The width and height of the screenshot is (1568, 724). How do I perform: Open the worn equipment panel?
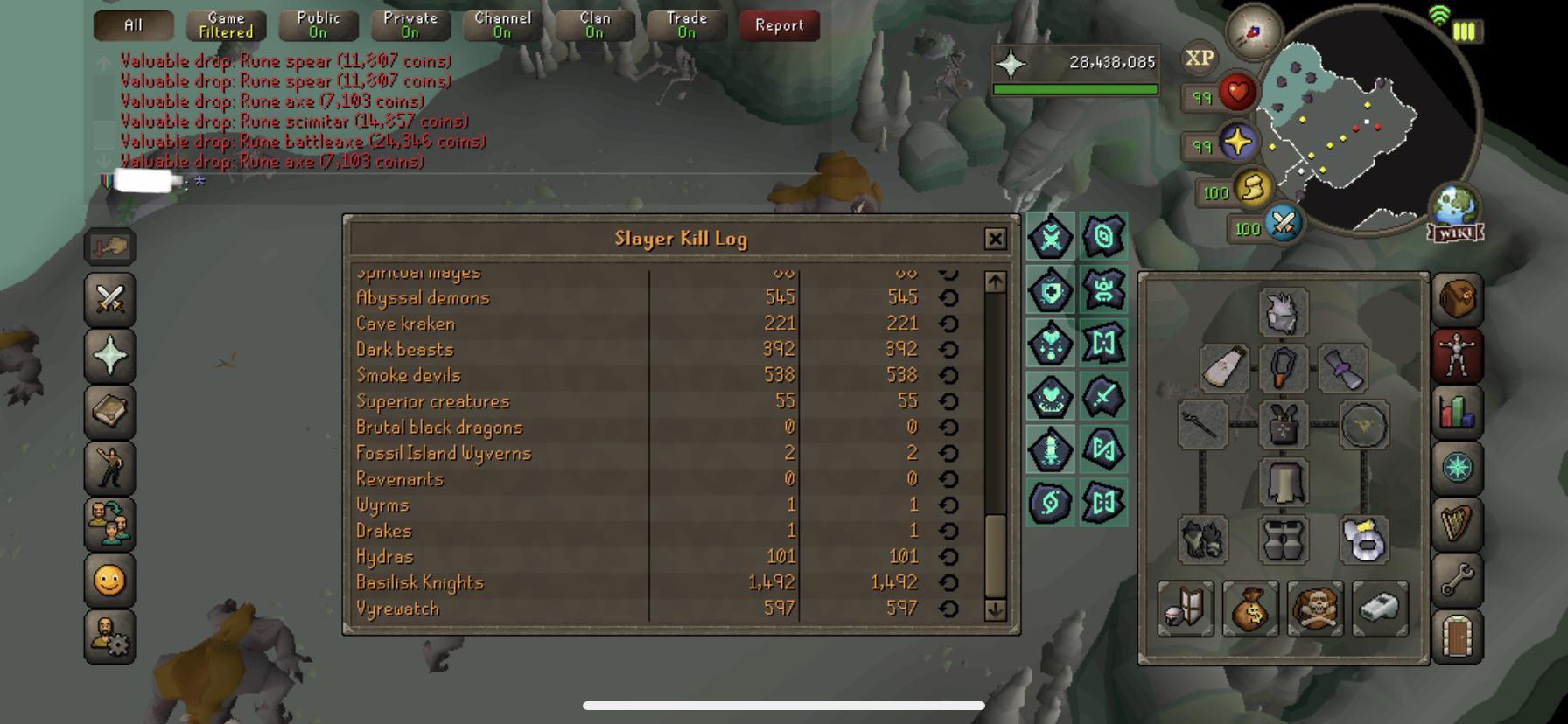pos(1457,351)
